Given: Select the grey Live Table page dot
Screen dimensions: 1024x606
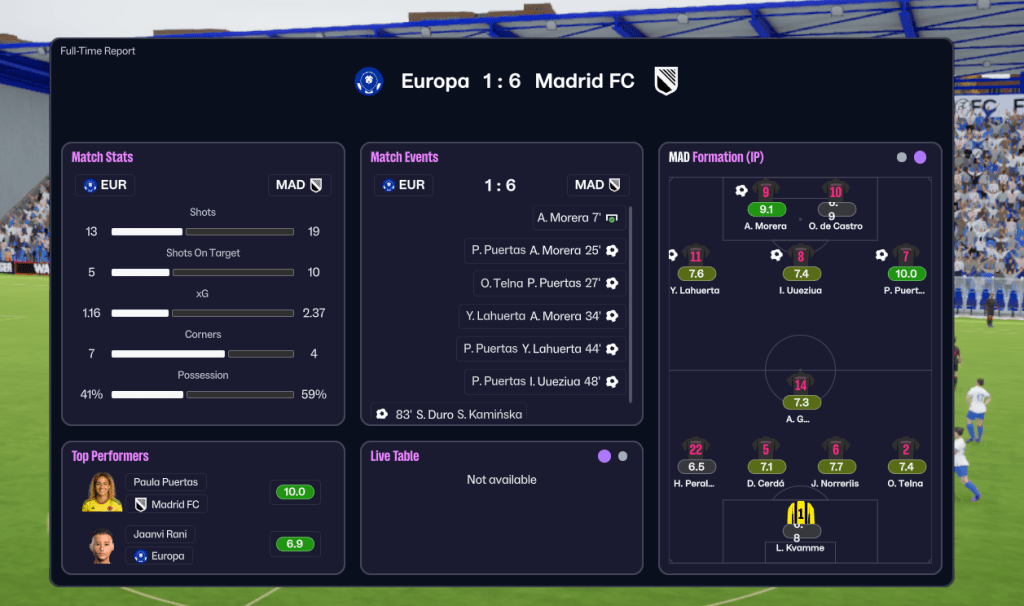Looking at the screenshot, I should point(623,456).
